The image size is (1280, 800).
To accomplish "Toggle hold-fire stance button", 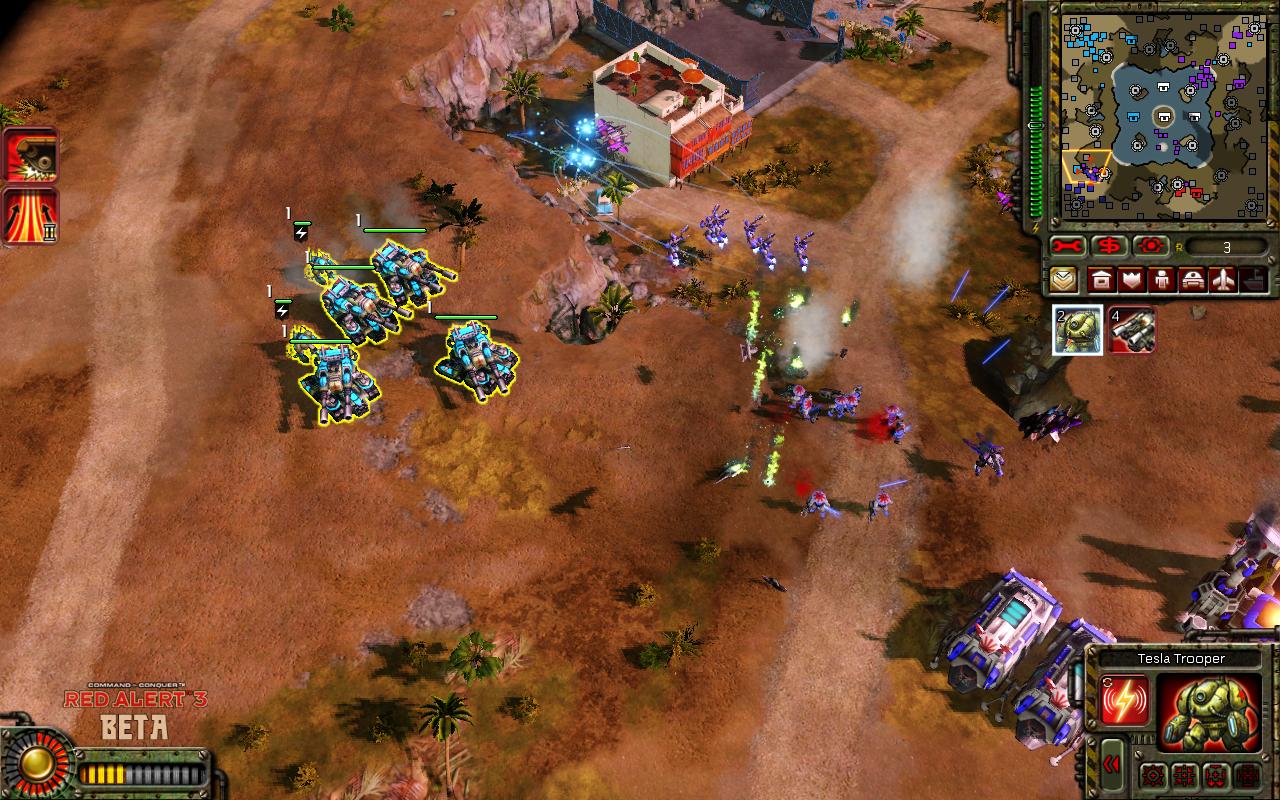I will 1248,775.
